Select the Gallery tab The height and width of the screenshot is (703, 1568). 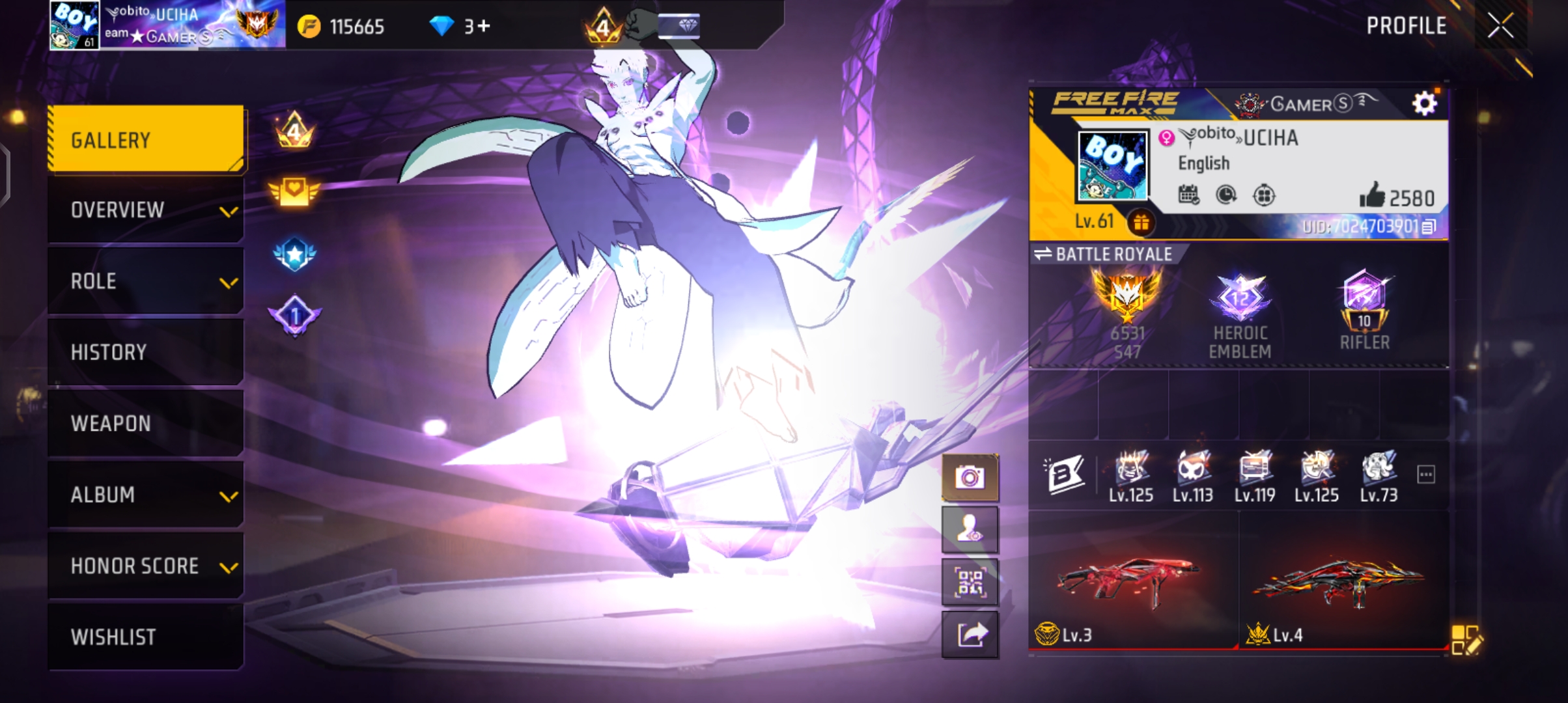[x=146, y=140]
